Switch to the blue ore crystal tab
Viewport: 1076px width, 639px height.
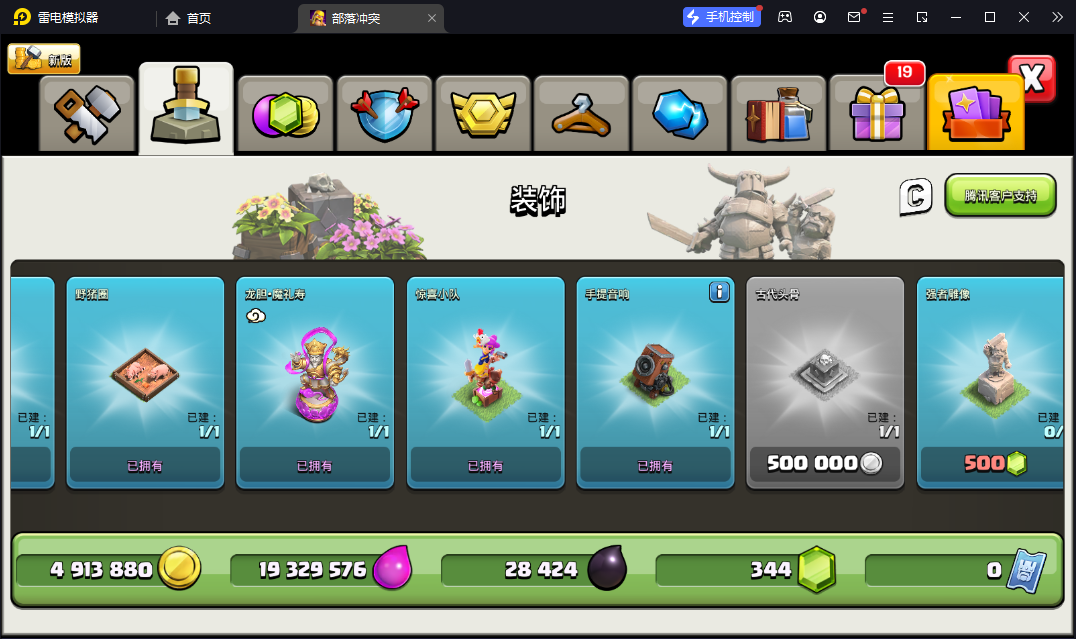pos(679,114)
